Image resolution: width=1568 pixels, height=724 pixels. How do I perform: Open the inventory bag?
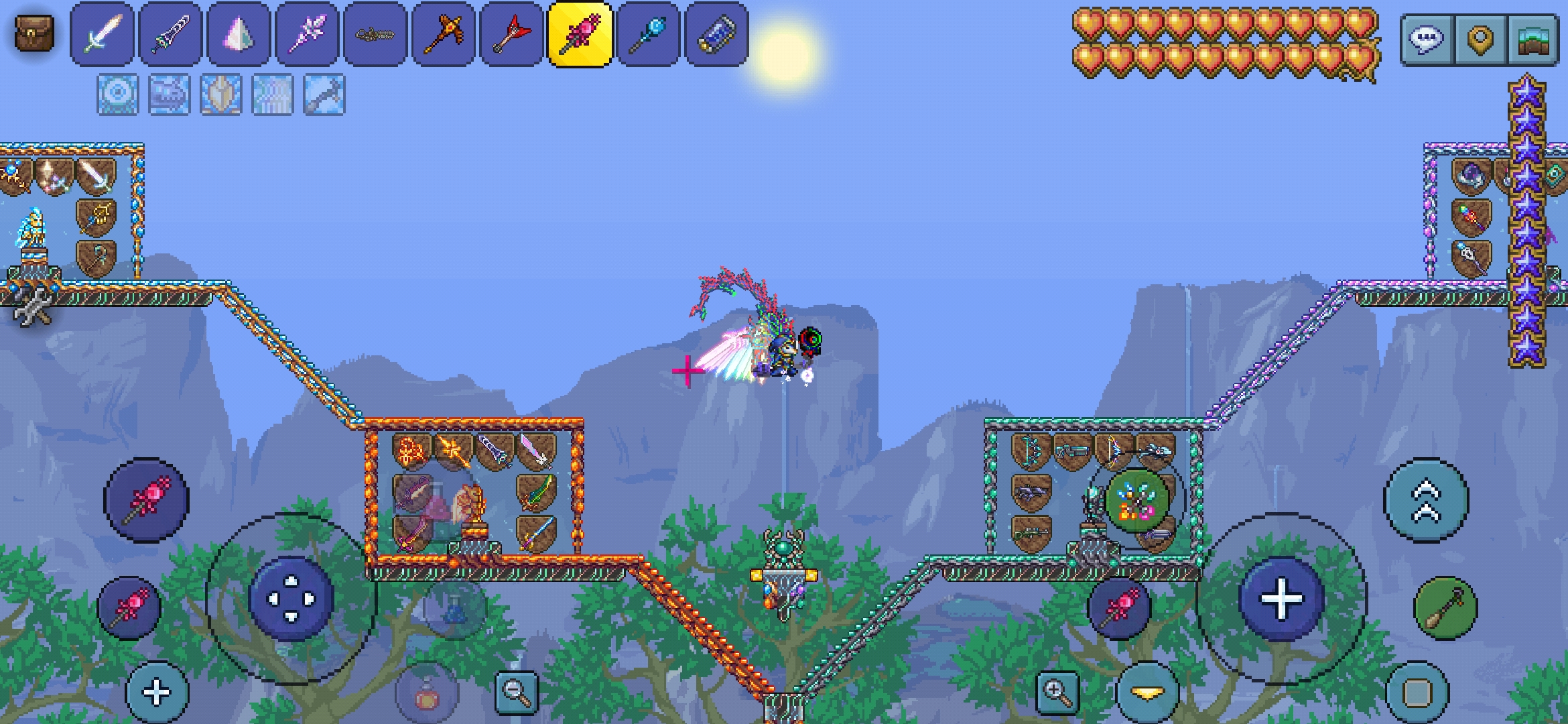coord(34,34)
